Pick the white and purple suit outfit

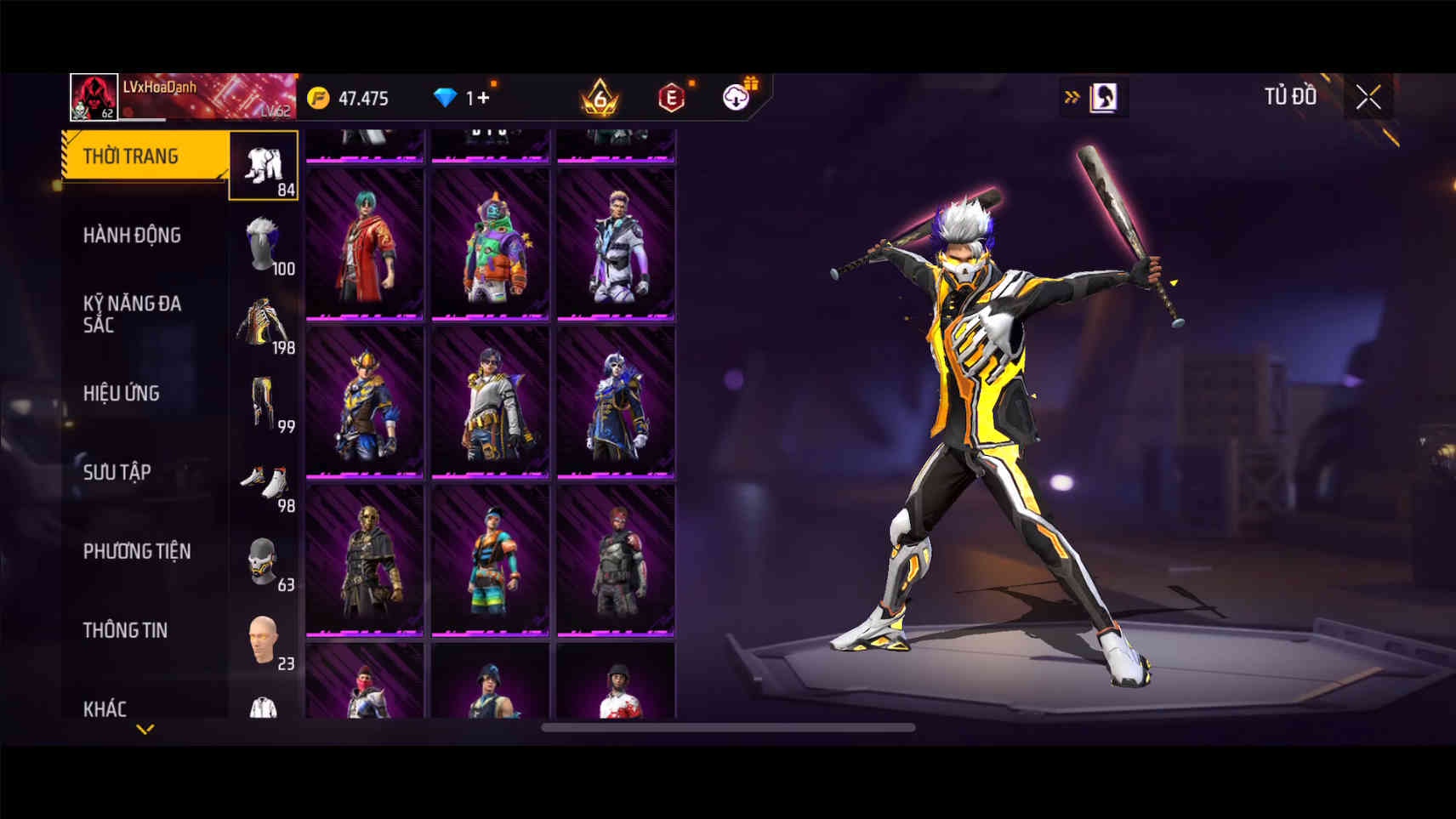pyautogui.click(x=616, y=245)
